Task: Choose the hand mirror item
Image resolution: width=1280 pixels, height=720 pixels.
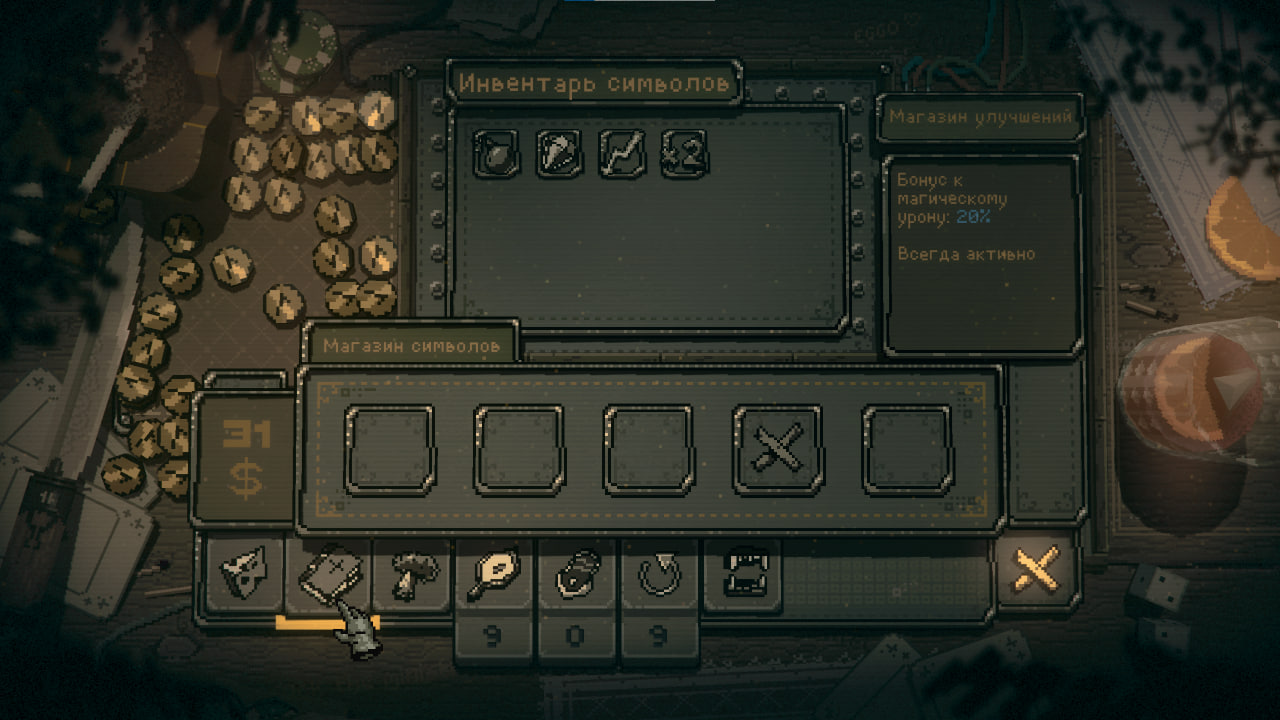Action: pyautogui.click(x=494, y=576)
